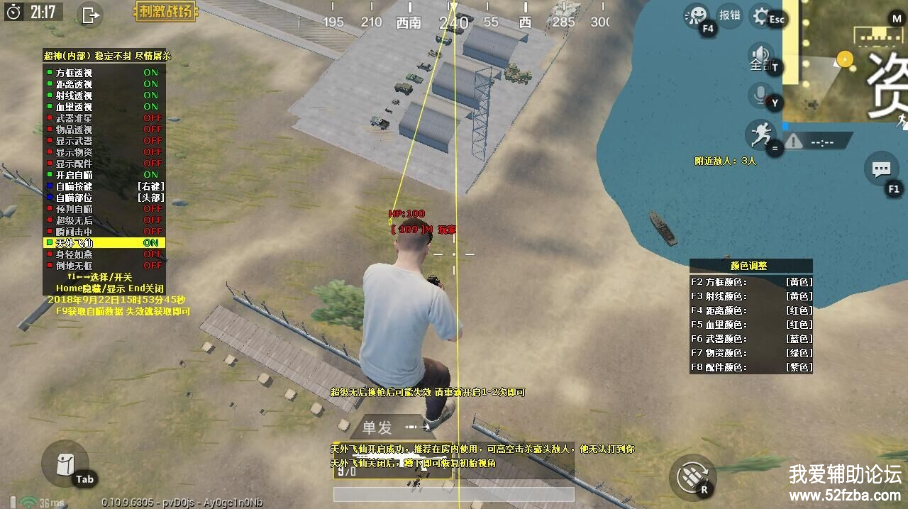Viewport: 908px width, 509px height.
Task: Toggle the 方框透视 box ESP entry
Action: 102,73
